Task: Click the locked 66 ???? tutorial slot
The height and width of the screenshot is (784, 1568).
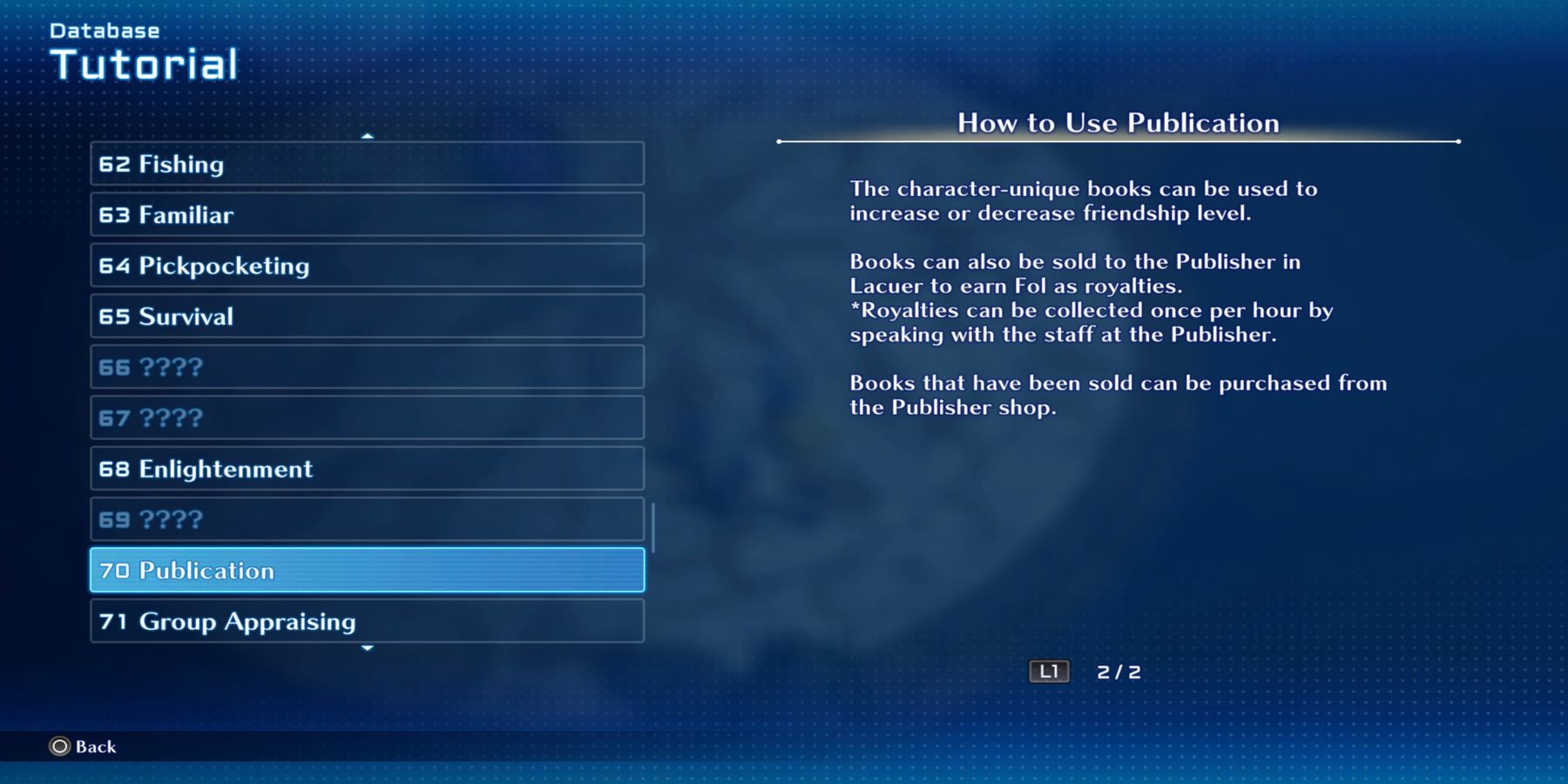Action: (366, 367)
